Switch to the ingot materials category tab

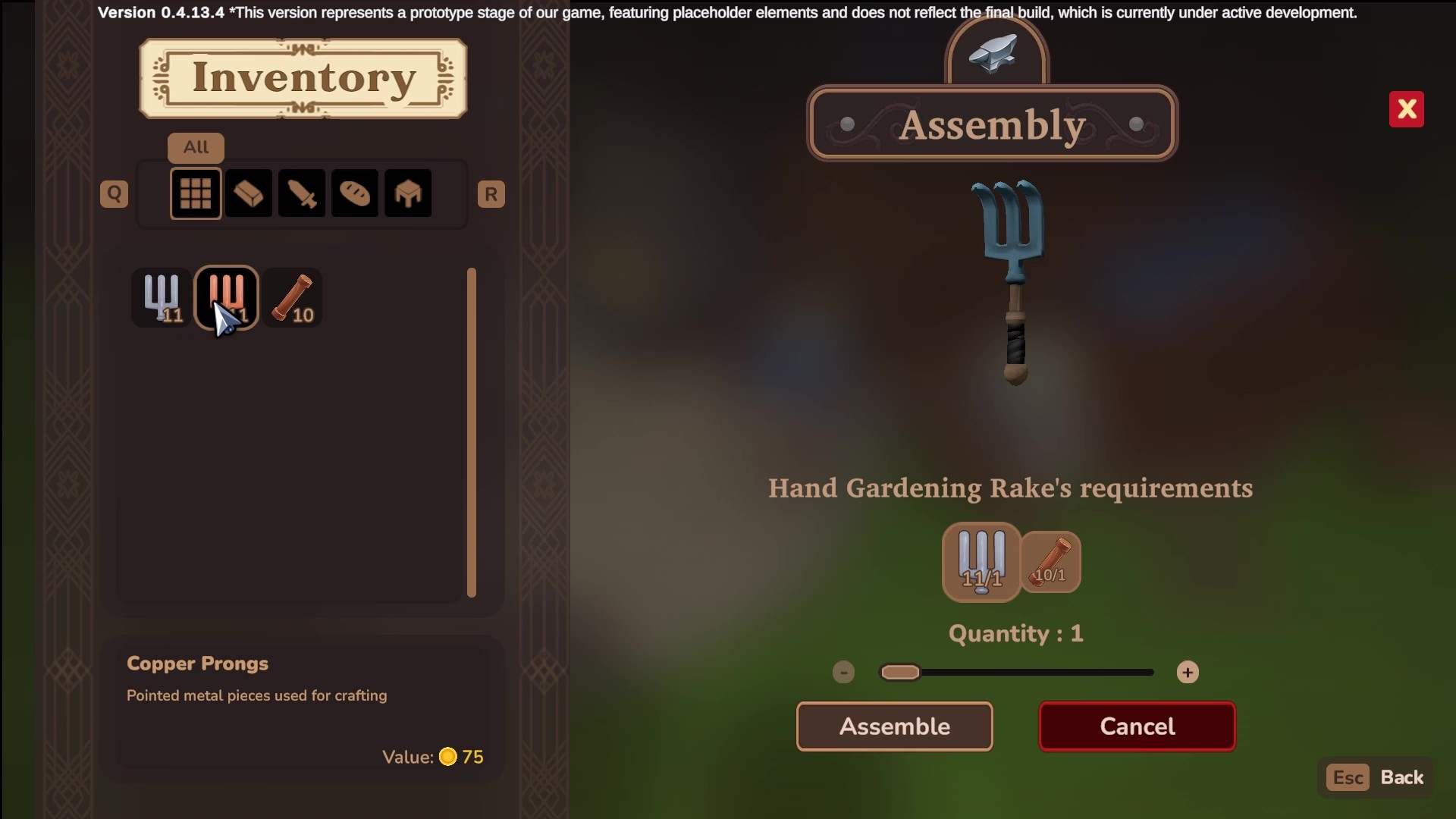(249, 194)
